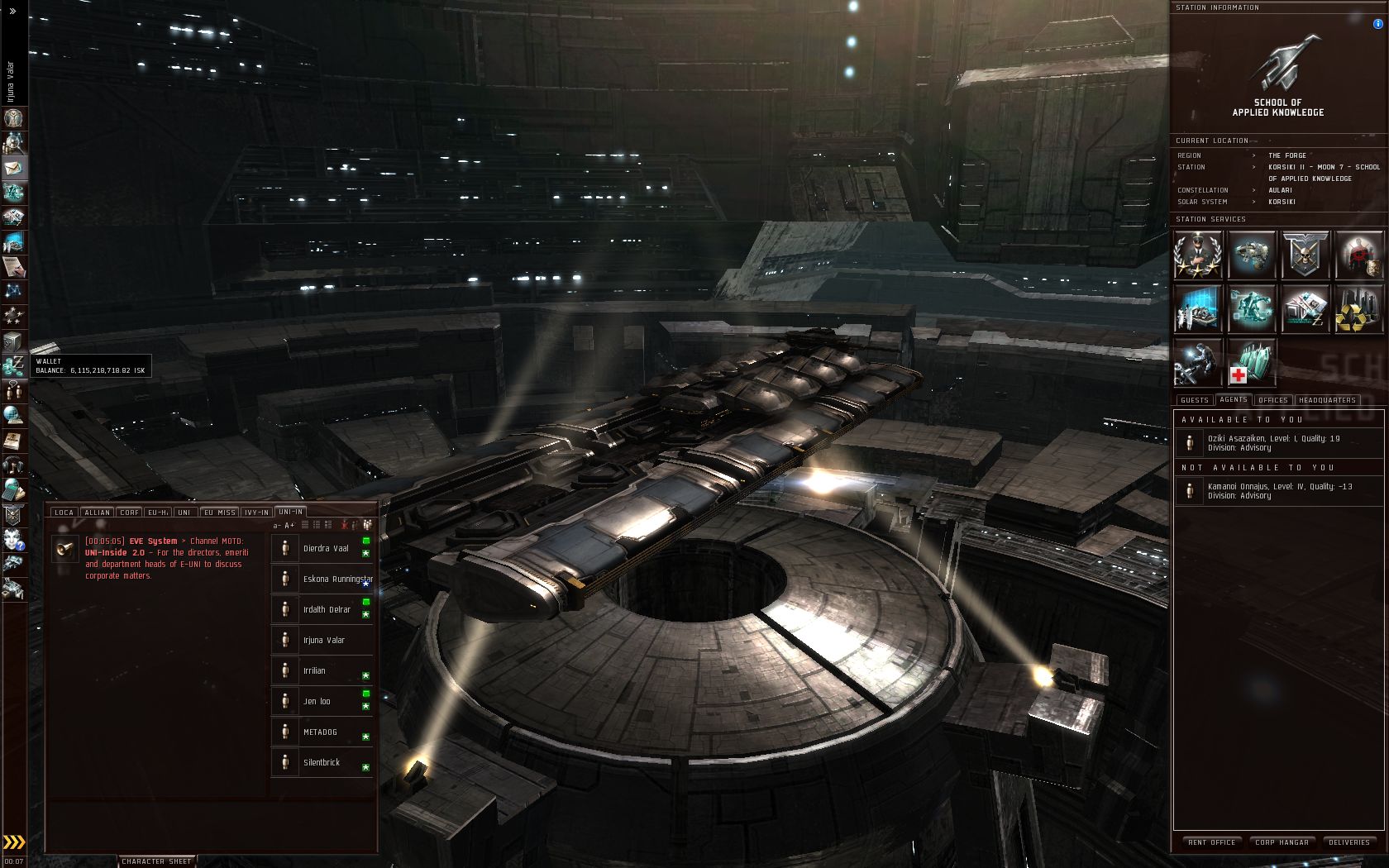Open the Rent Office button
This screenshot has width=1389, height=868.
(x=1211, y=842)
